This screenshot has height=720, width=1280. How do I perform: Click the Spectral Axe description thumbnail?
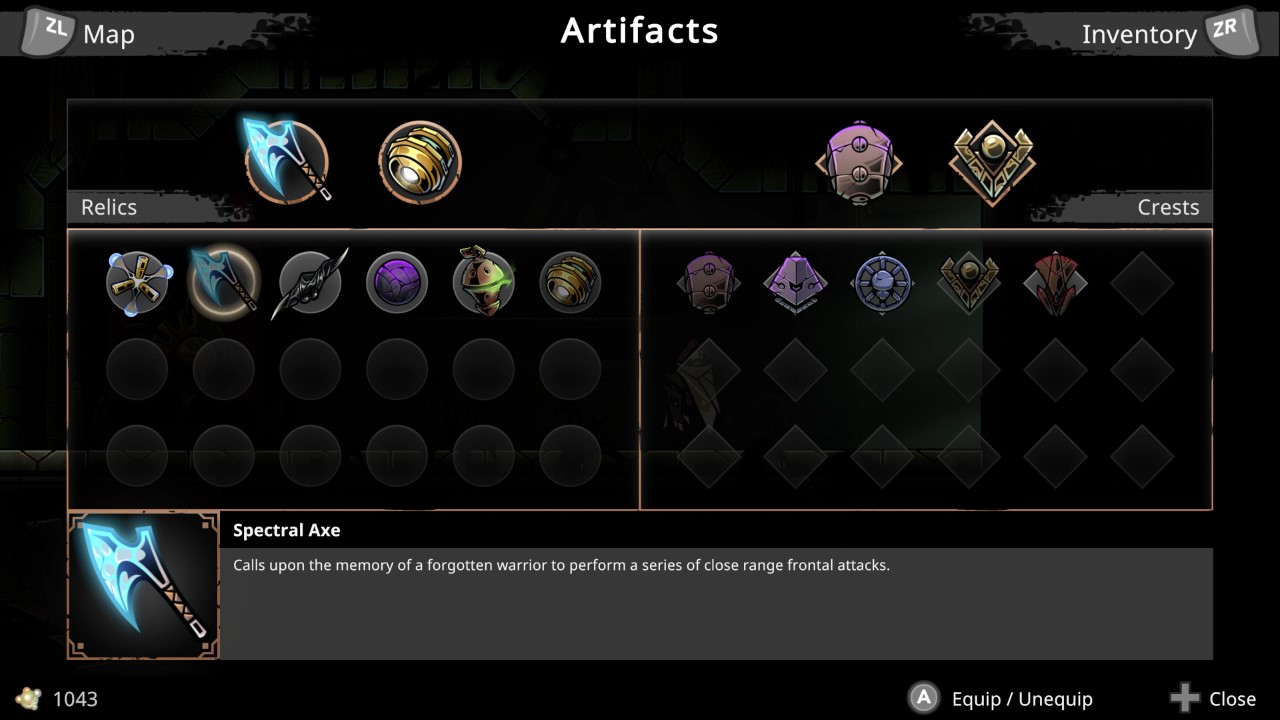point(142,584)
